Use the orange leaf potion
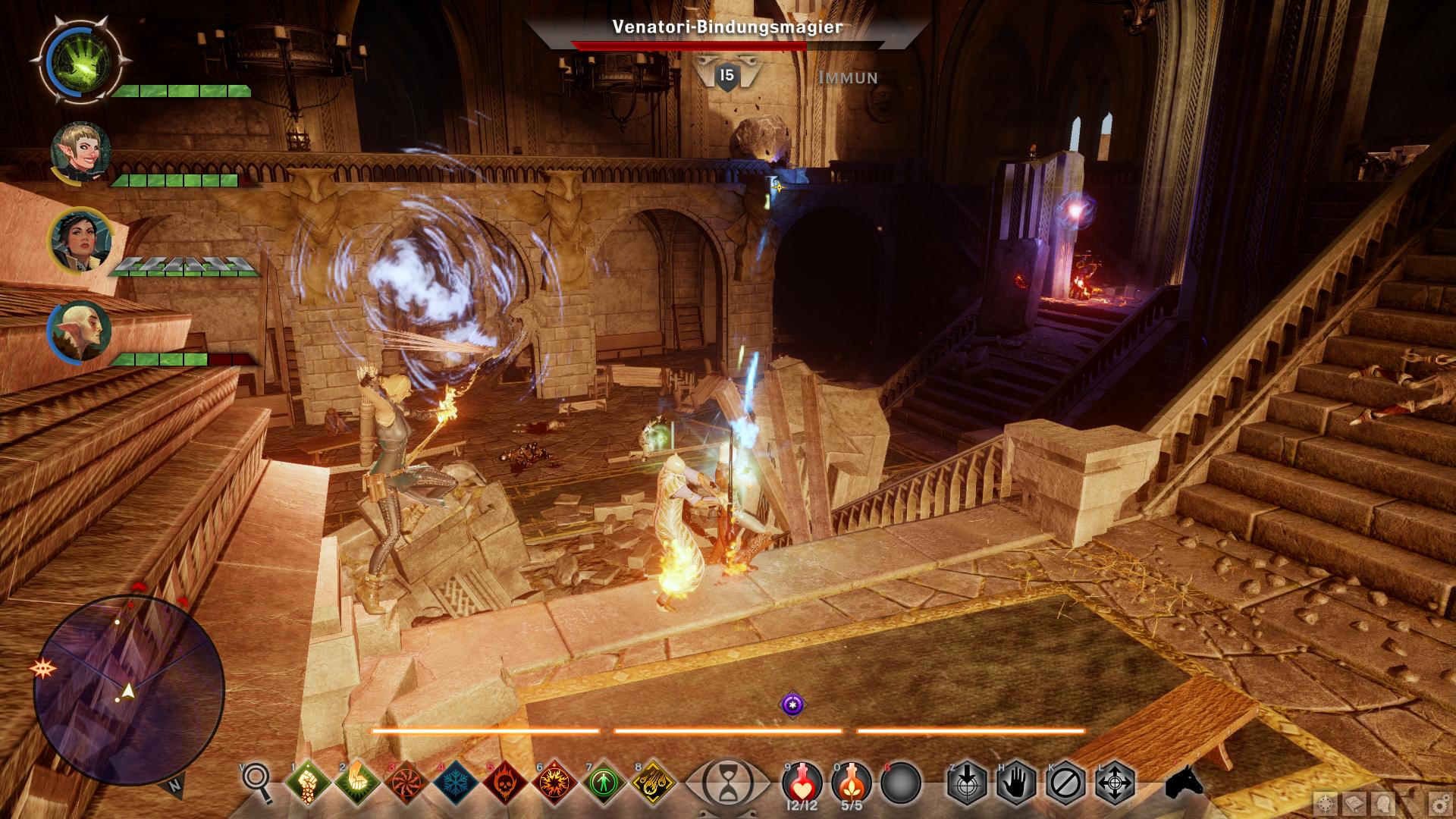Screen dimensions: 1456x819 click(852, 781)
